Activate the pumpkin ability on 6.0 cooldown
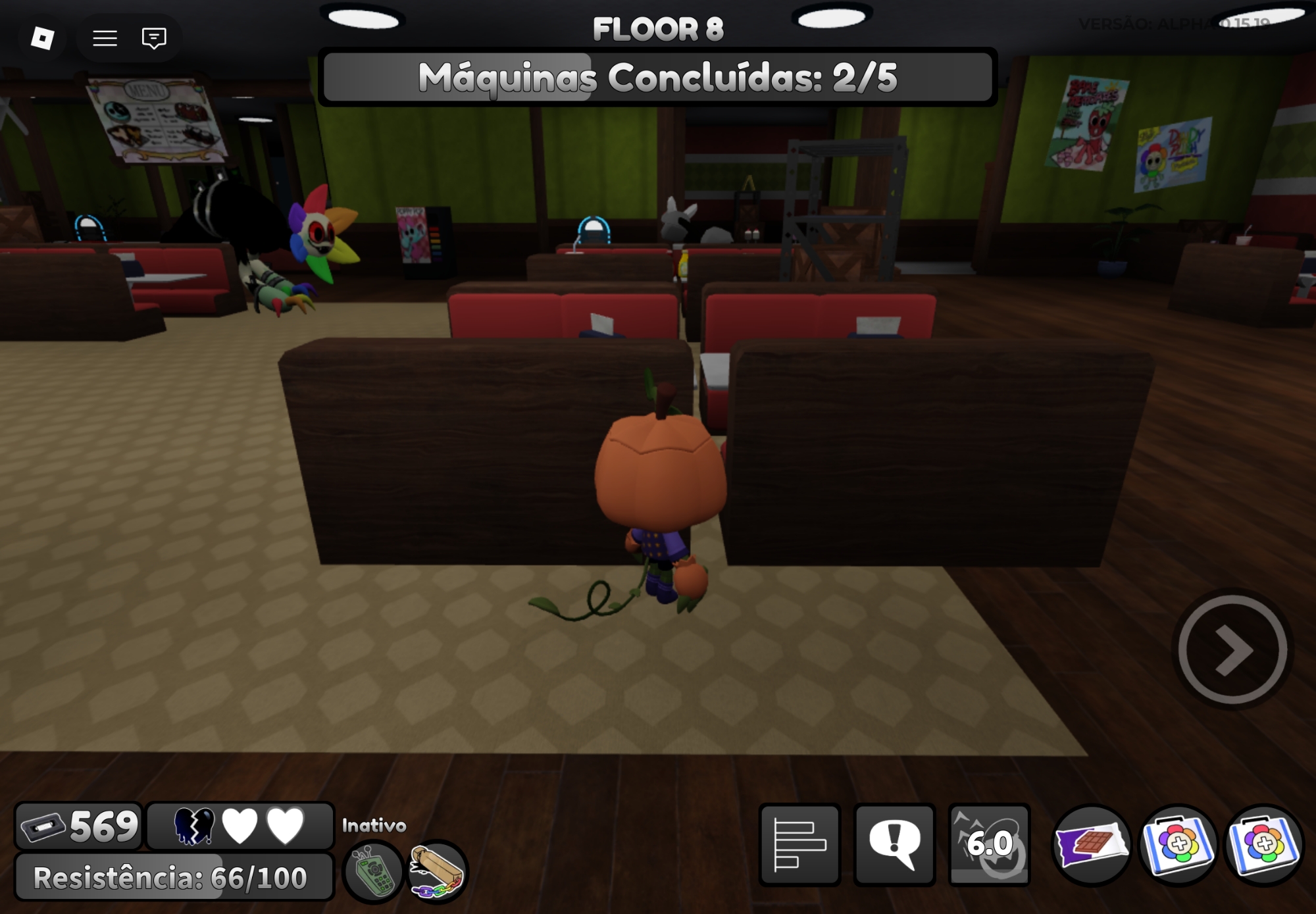Screen dimensions: 1316x914 click(989, 844)
